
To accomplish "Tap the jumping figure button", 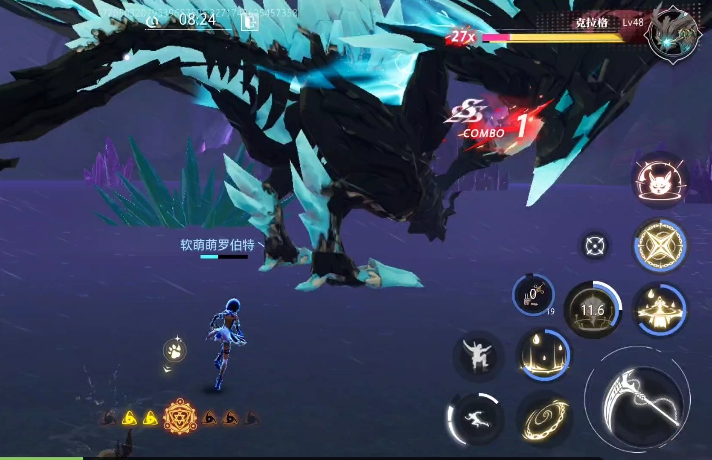I will click(478, 356).
